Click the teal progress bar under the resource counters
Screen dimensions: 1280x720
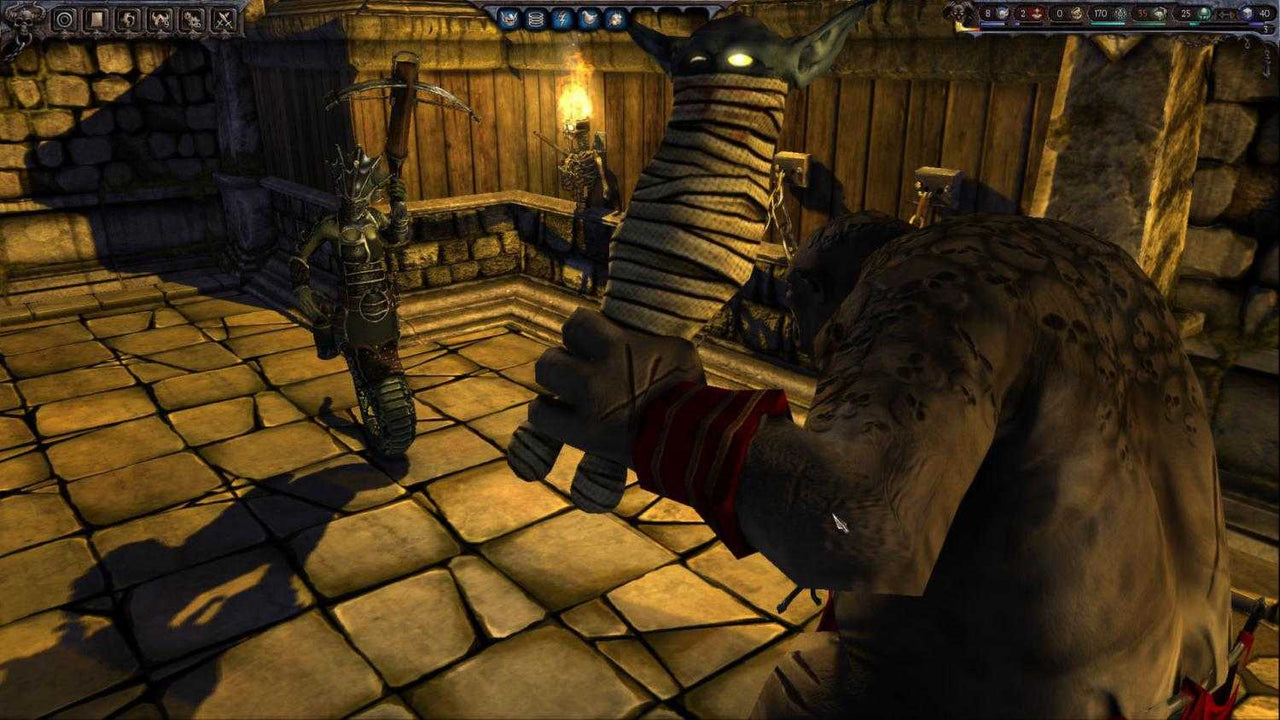tap(1107, 24)
